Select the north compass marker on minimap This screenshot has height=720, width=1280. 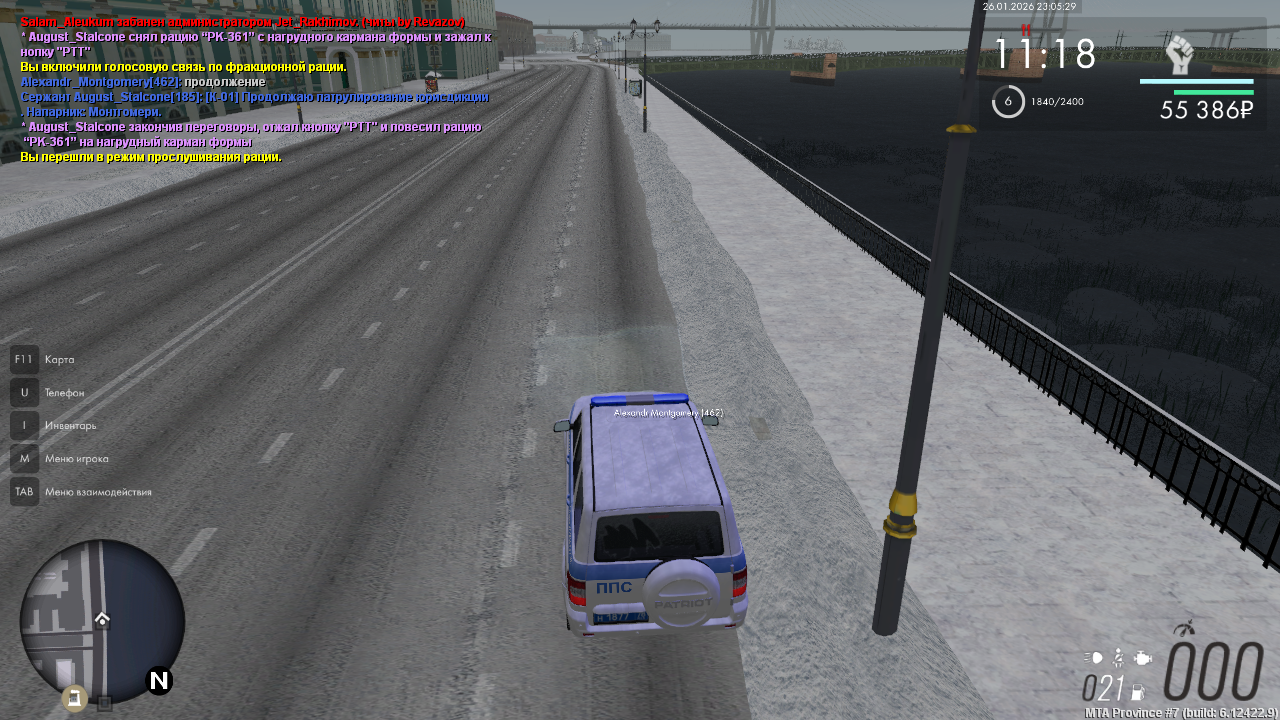[159, 681]
